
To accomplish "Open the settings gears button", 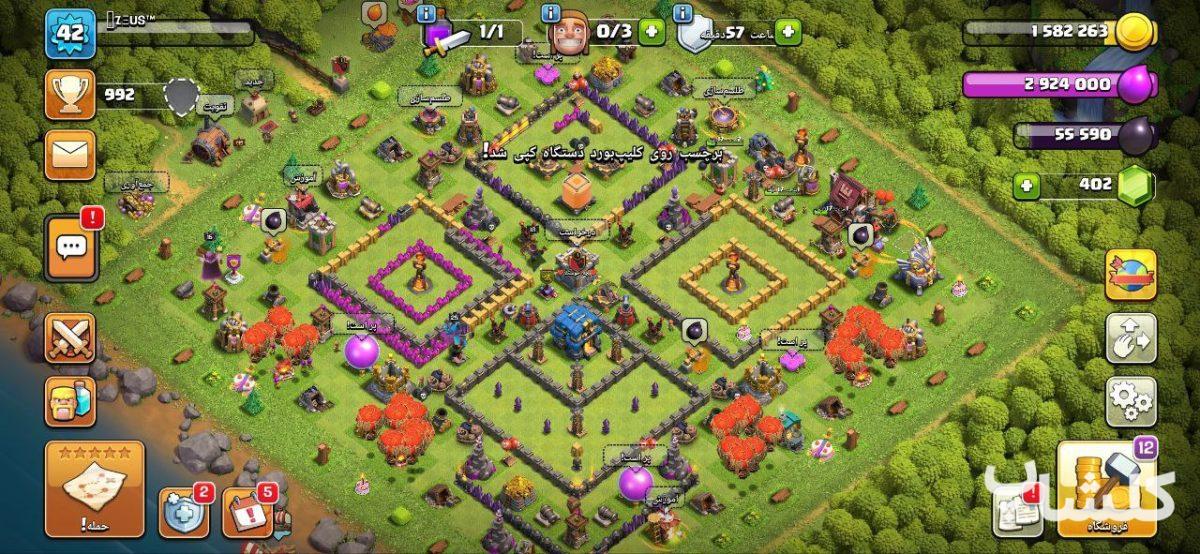I will 1130,400.
